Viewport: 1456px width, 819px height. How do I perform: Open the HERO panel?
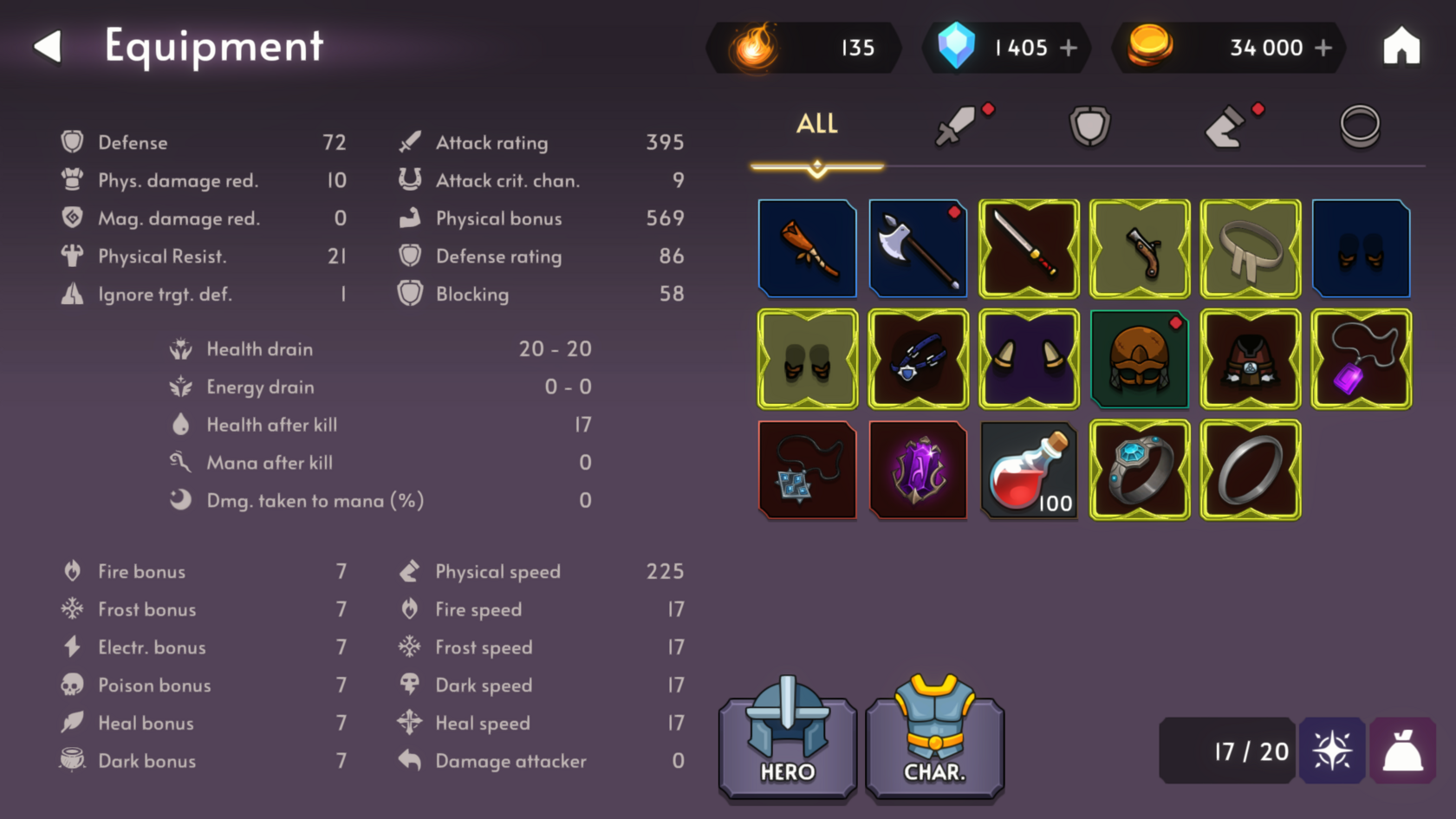[787, 741]
